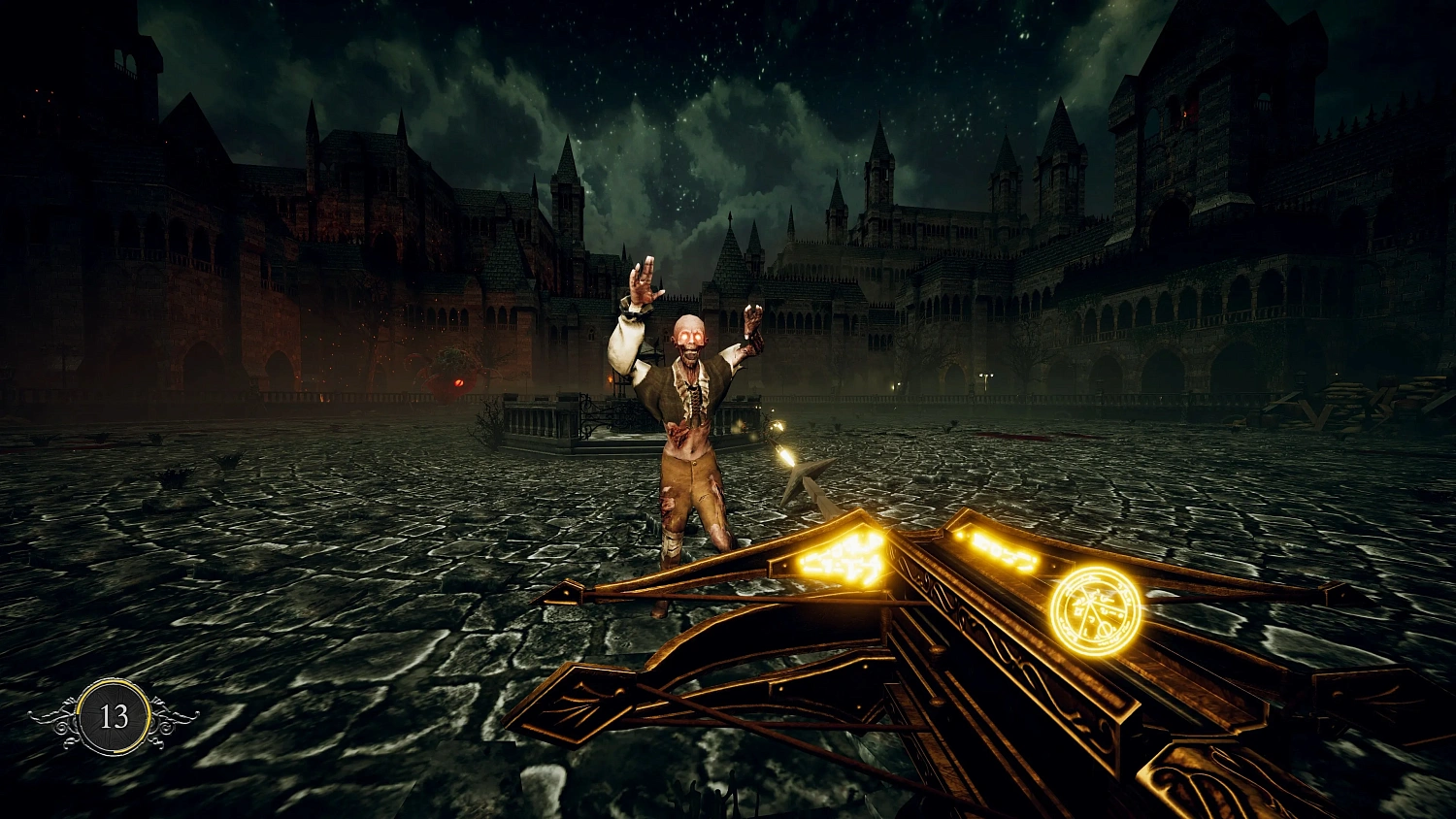Select the glowing rune strip on the crossbow's left limb

click(843, 556)
